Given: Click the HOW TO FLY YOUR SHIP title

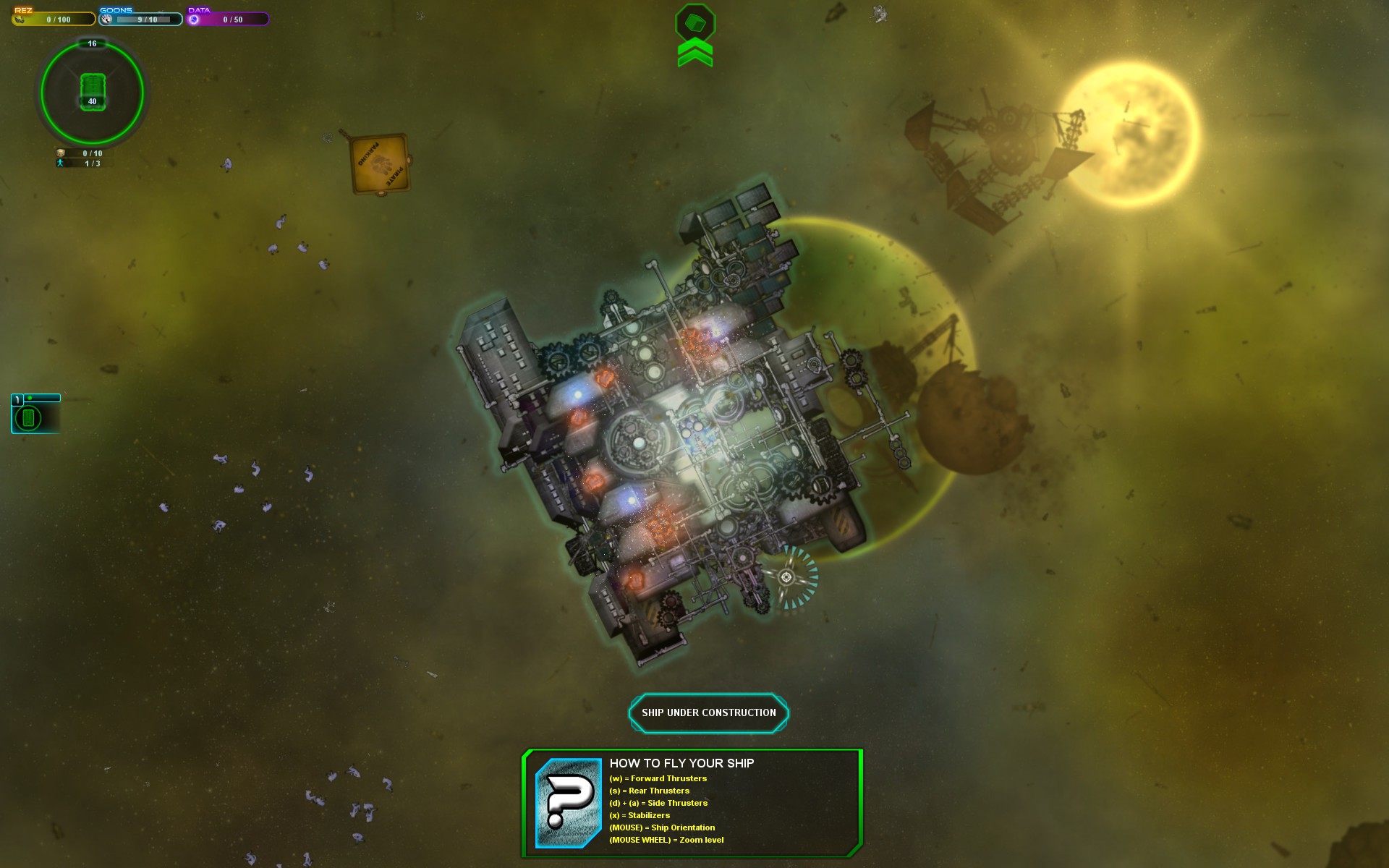Looking at the screenshot, I should [x=682, y=762].
